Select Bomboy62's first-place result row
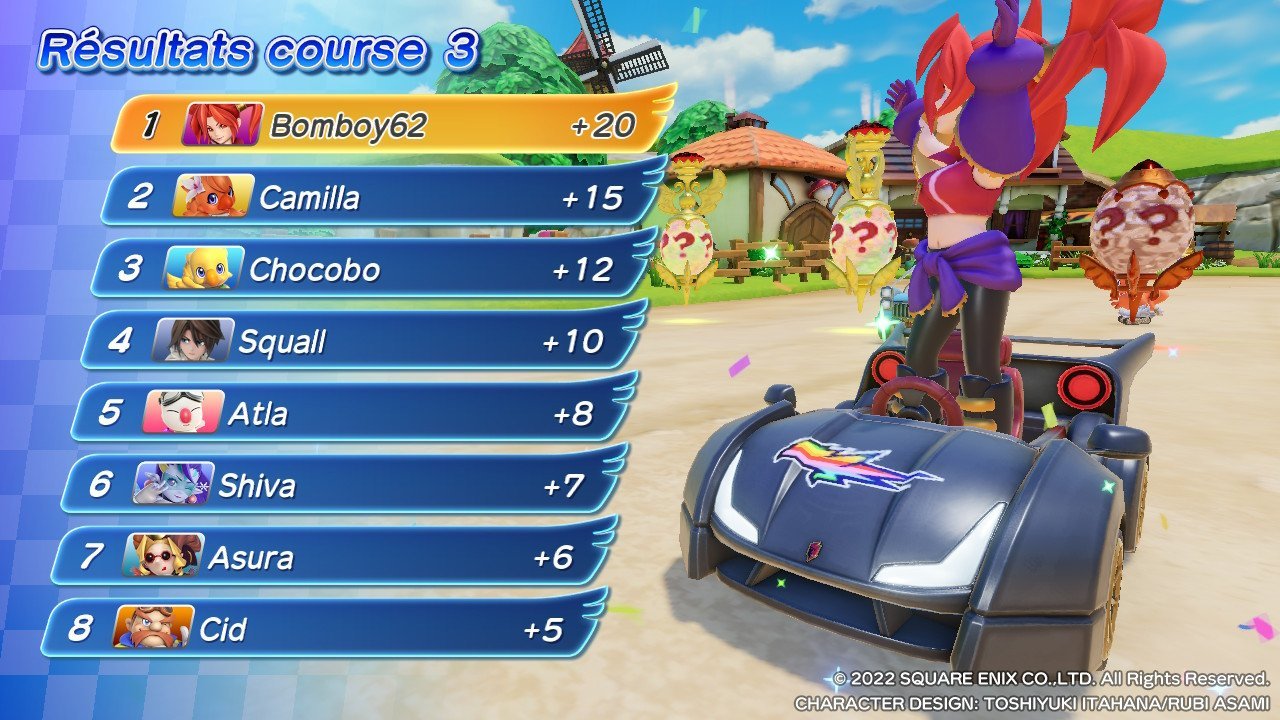 [x=390, y=126]
